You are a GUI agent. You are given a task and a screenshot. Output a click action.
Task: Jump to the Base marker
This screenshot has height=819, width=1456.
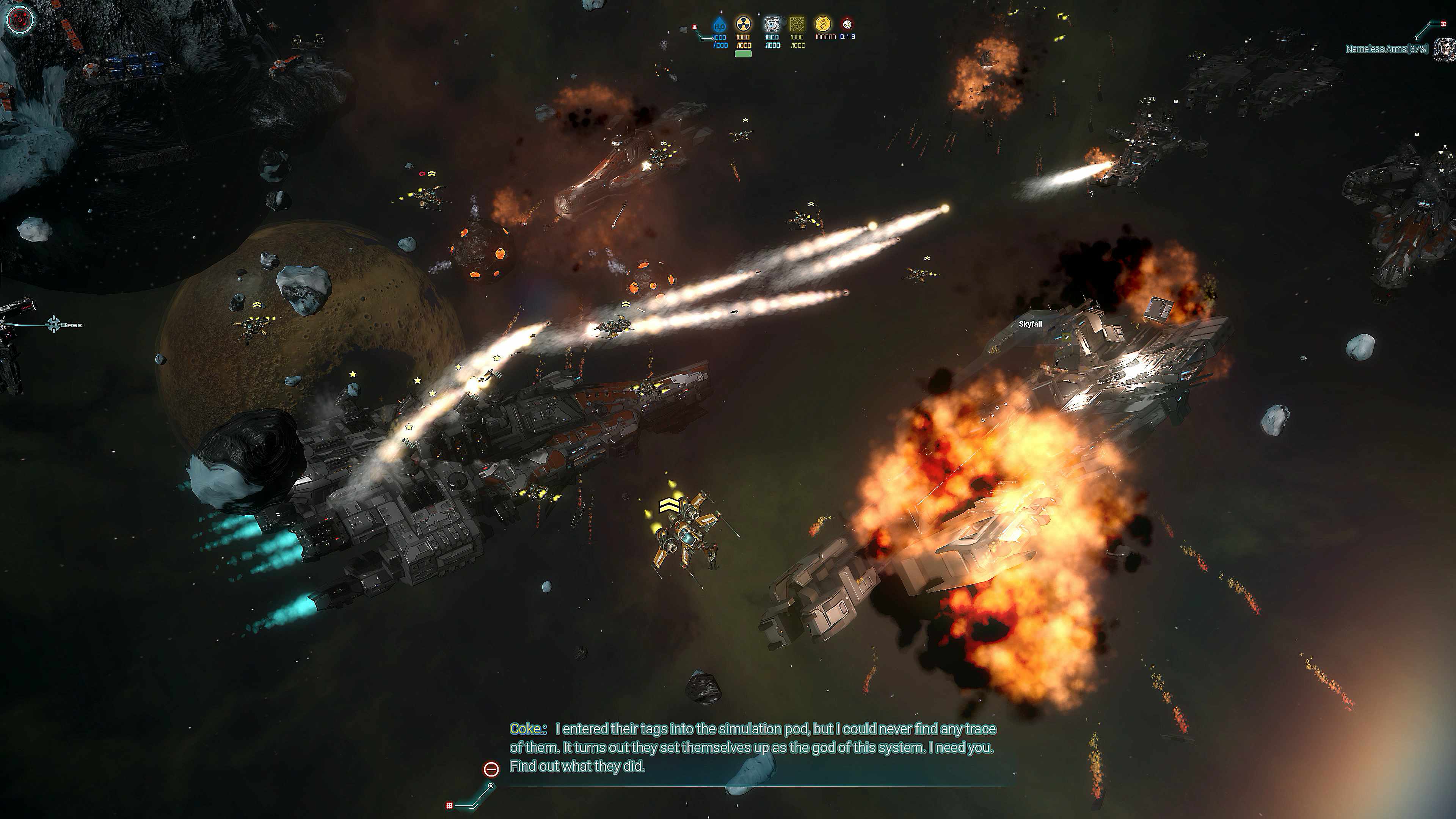[55, 325]
